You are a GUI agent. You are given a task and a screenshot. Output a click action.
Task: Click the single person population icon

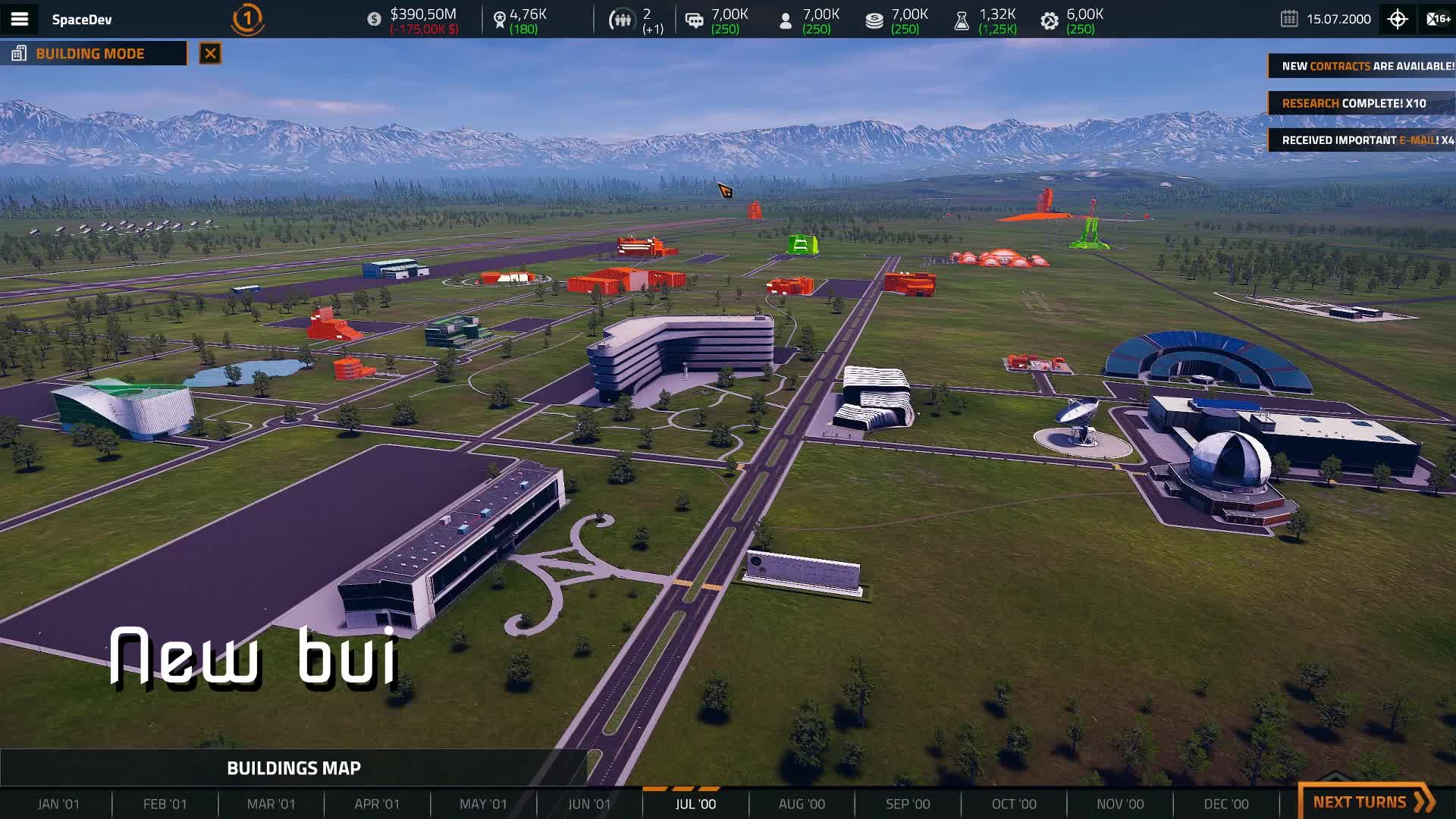(786, 19)
